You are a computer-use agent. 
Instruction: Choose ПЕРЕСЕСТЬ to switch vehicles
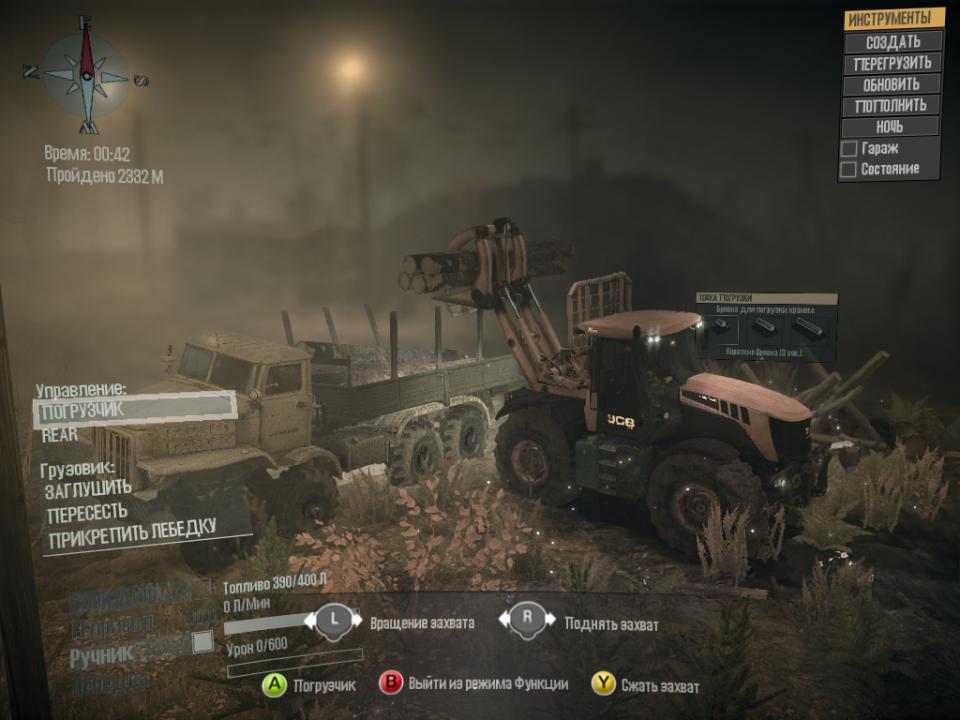(x=87, y=512)
